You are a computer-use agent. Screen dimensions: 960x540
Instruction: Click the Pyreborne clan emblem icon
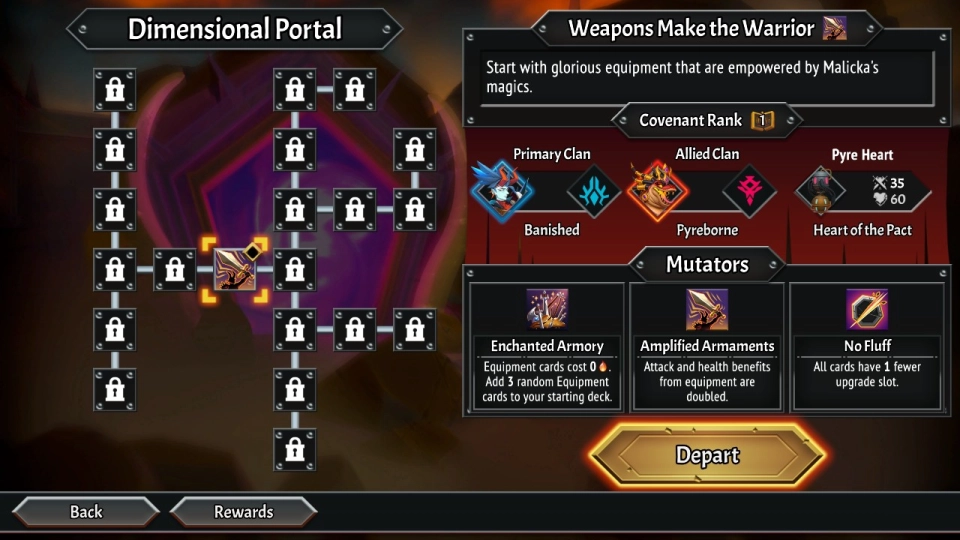coord(749,191)
